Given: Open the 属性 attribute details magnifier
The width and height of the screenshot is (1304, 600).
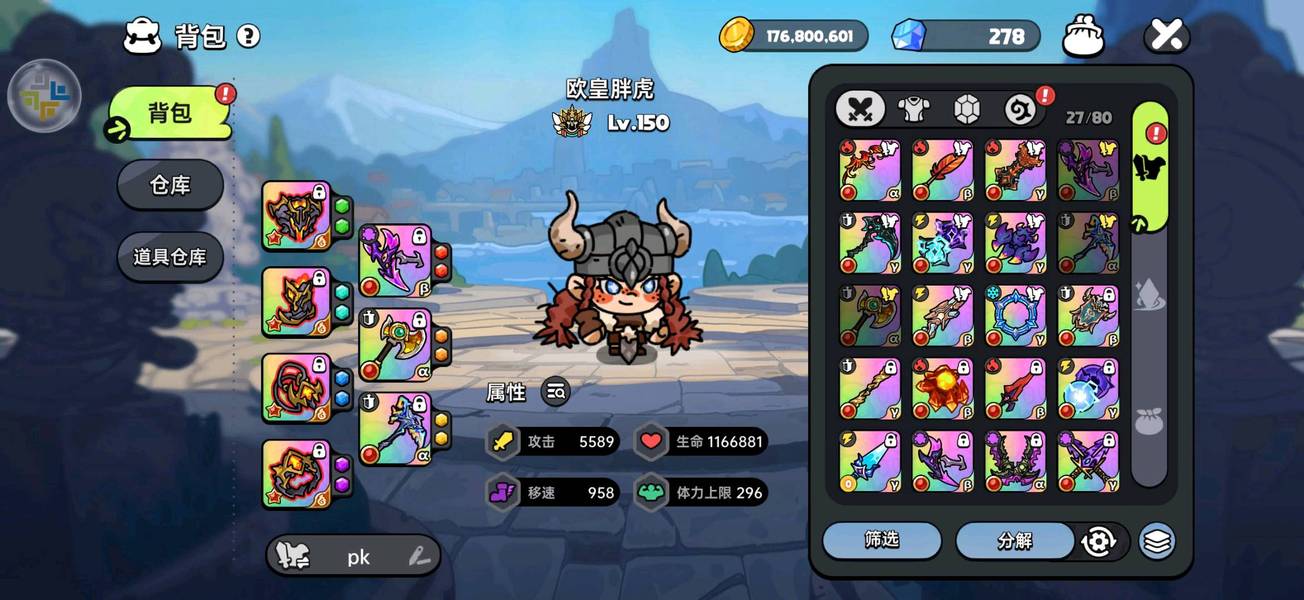Looking at the screenshot, I should [x=556, y=393].
